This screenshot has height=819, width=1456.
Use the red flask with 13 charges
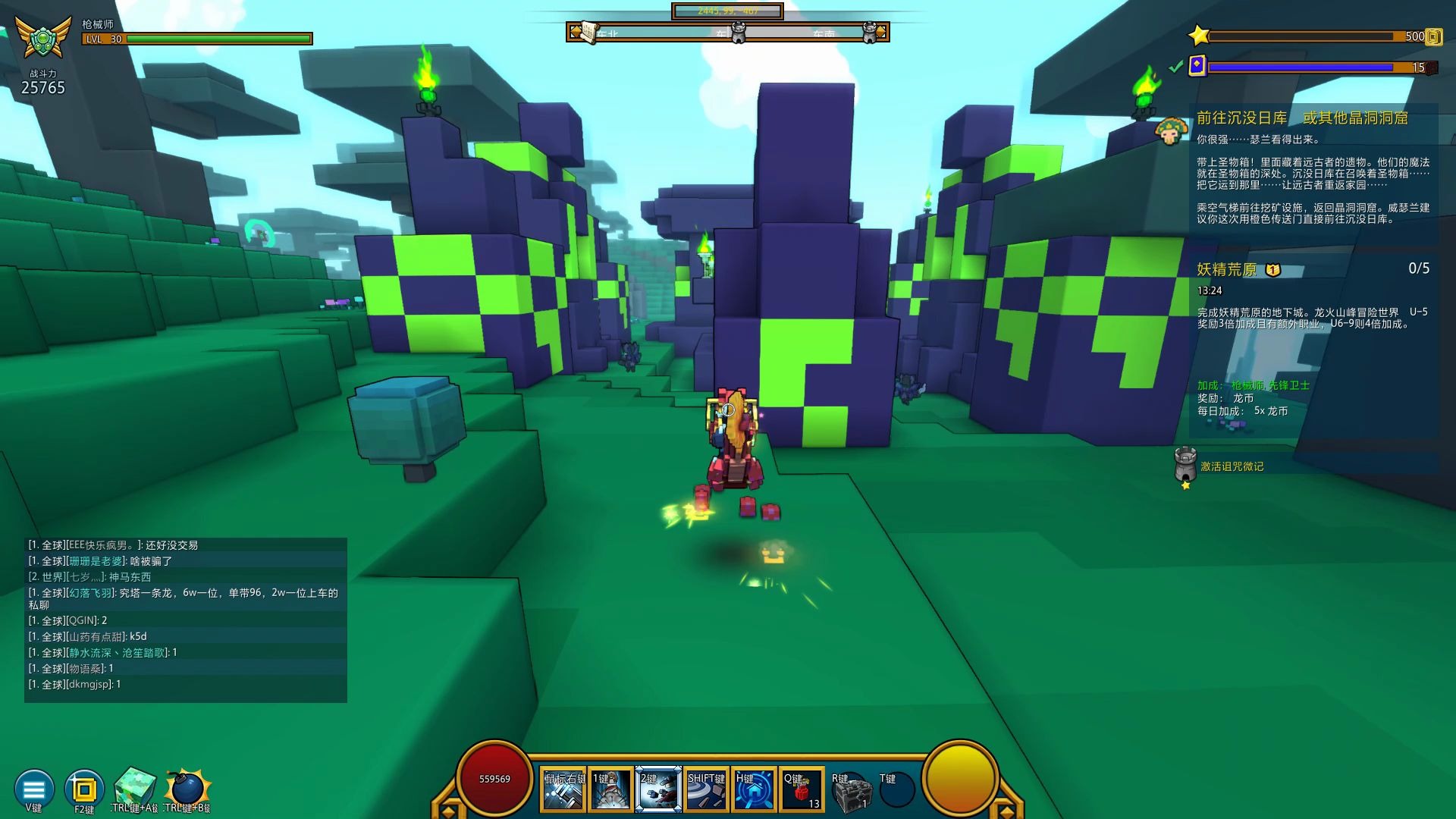(x=802, y=790)
